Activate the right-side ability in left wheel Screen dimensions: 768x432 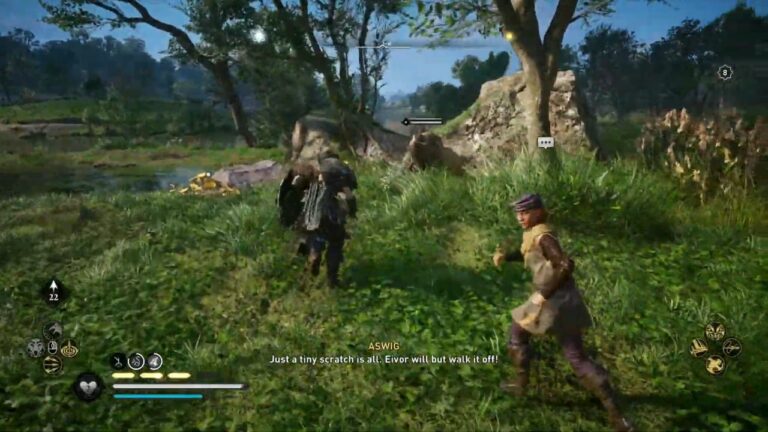[x=69, y=349]
